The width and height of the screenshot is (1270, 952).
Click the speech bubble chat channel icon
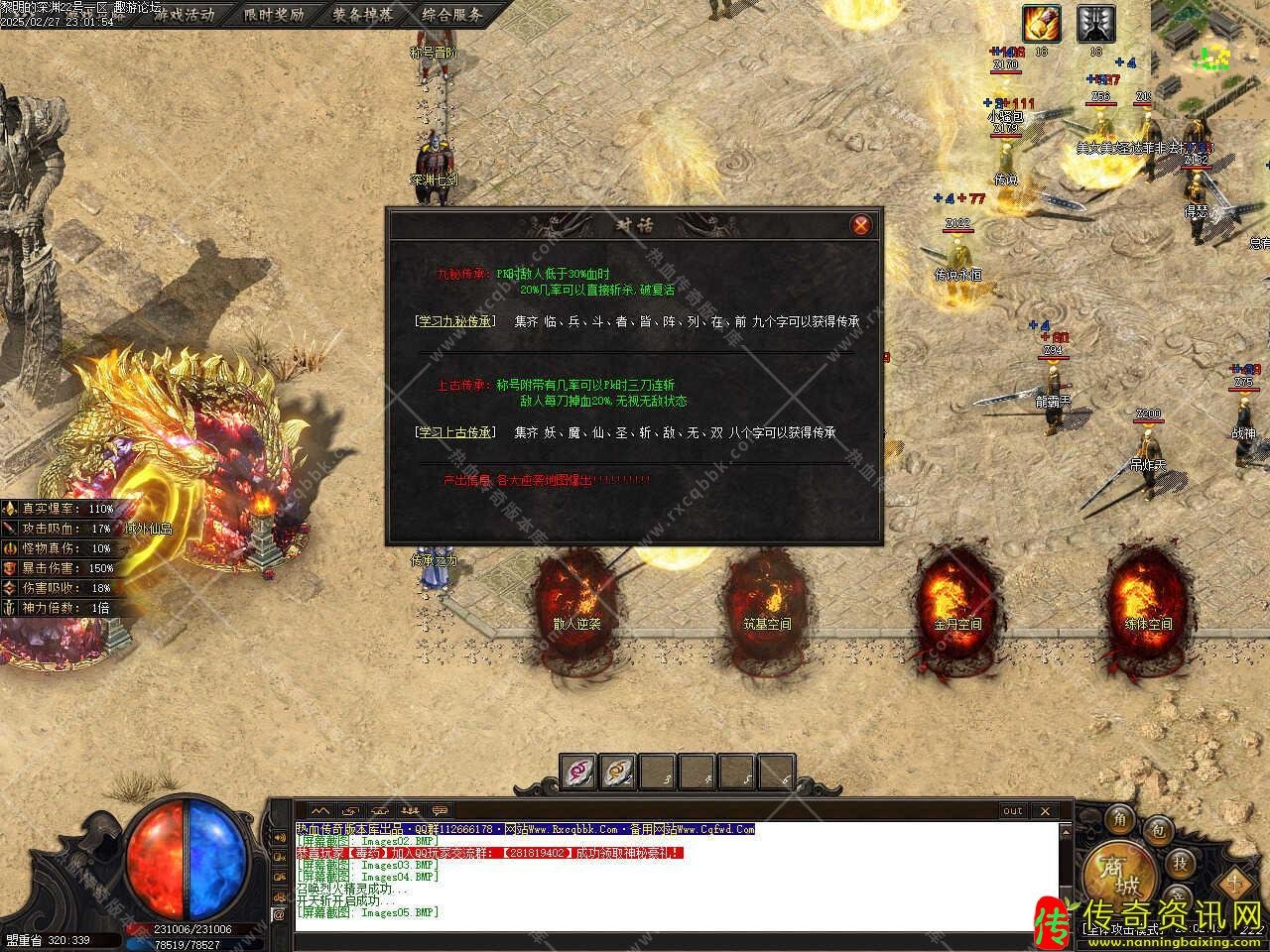point(440,810)
